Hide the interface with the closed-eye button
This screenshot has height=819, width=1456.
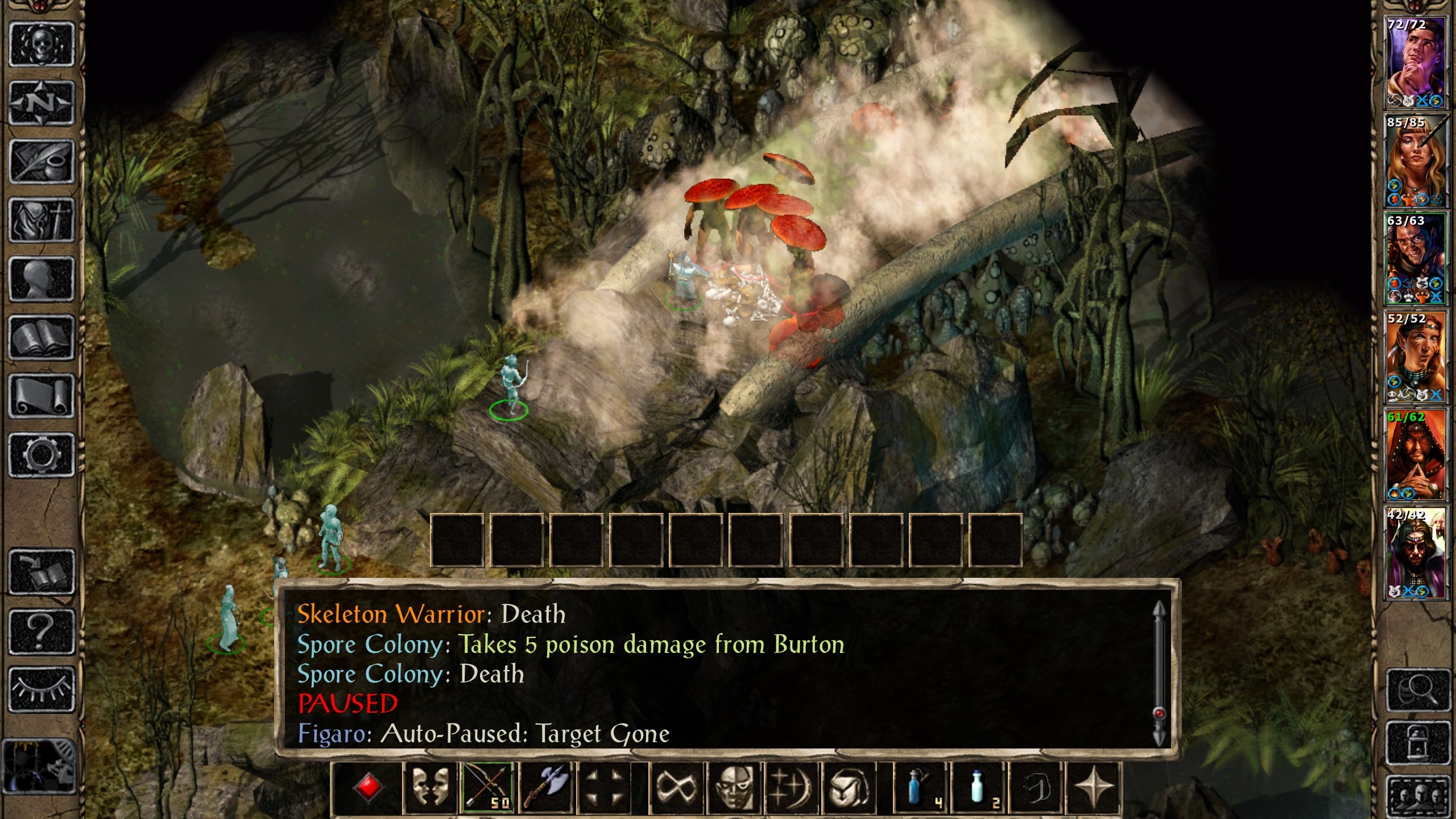(41, 689)
